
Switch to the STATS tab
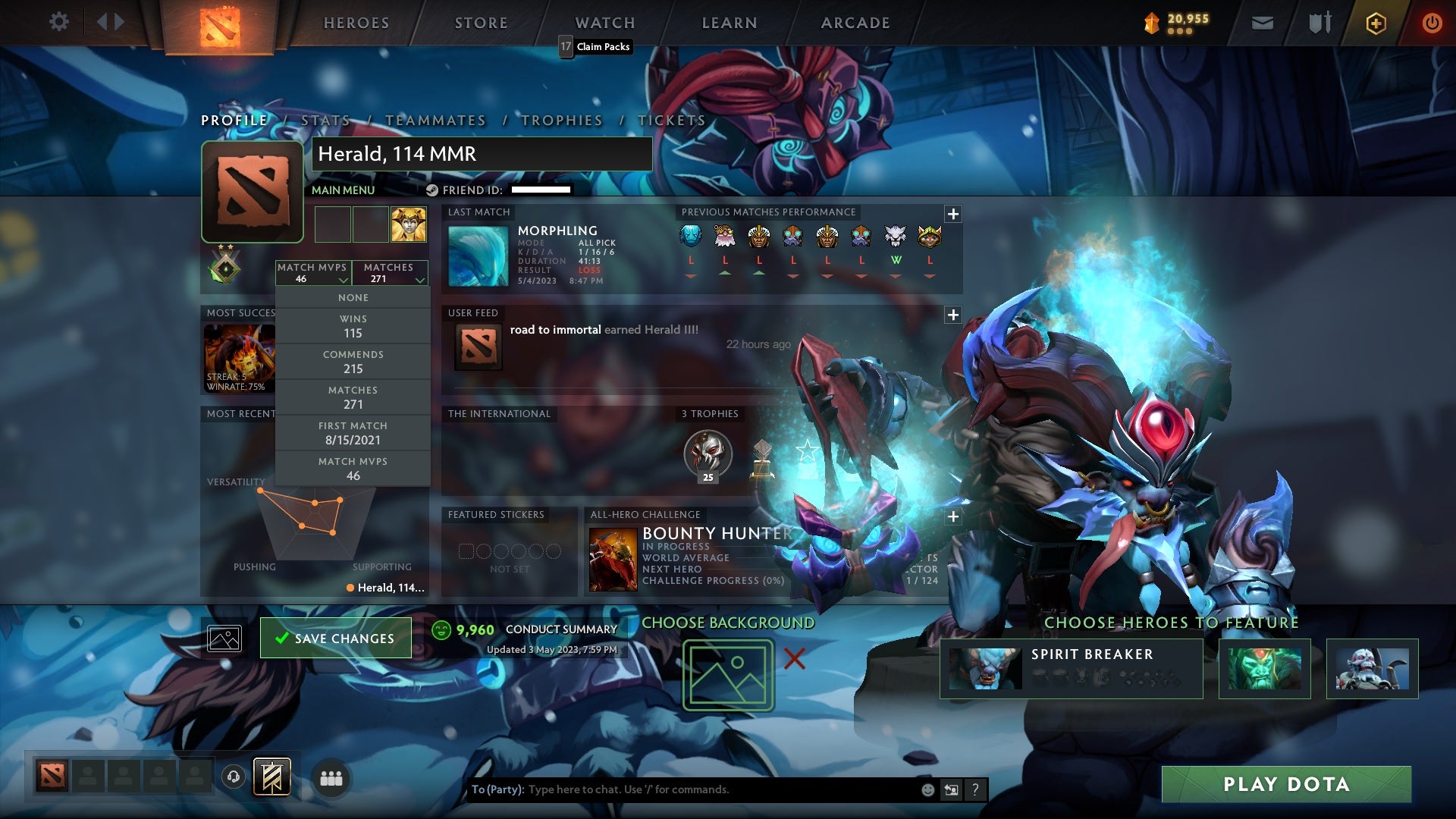tap(325, 120)
